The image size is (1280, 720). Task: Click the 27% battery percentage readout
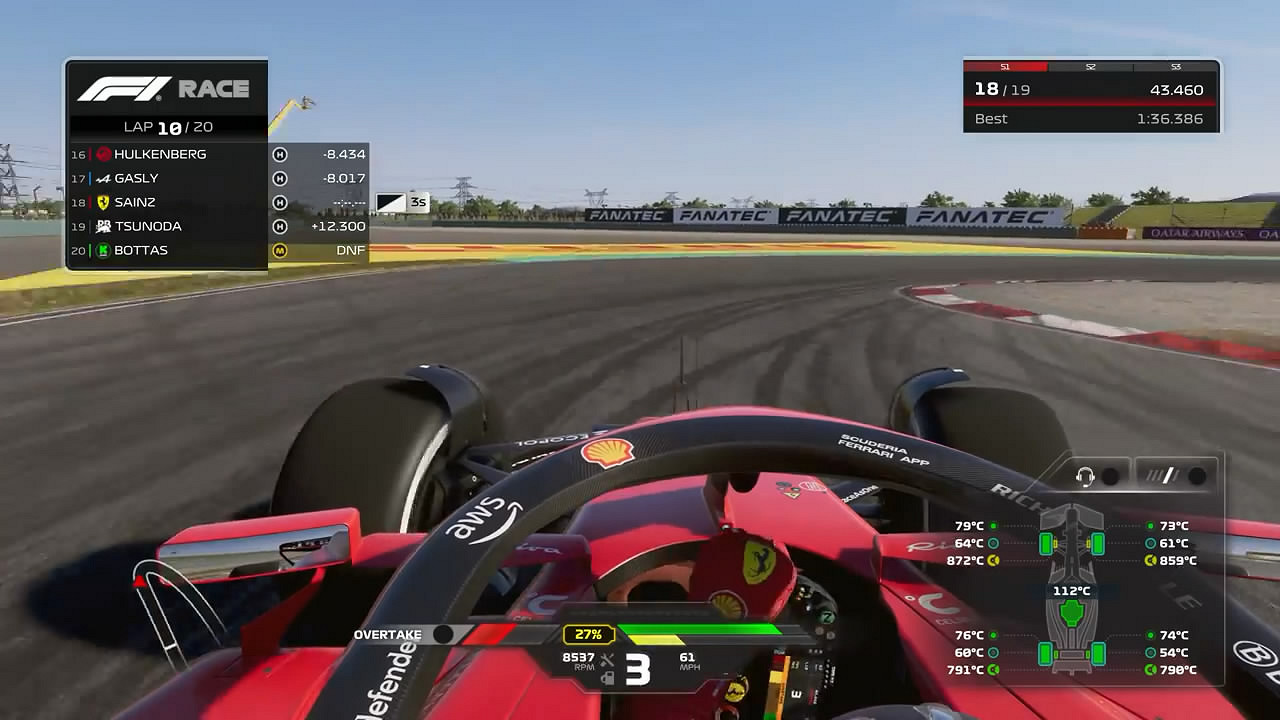587,633
